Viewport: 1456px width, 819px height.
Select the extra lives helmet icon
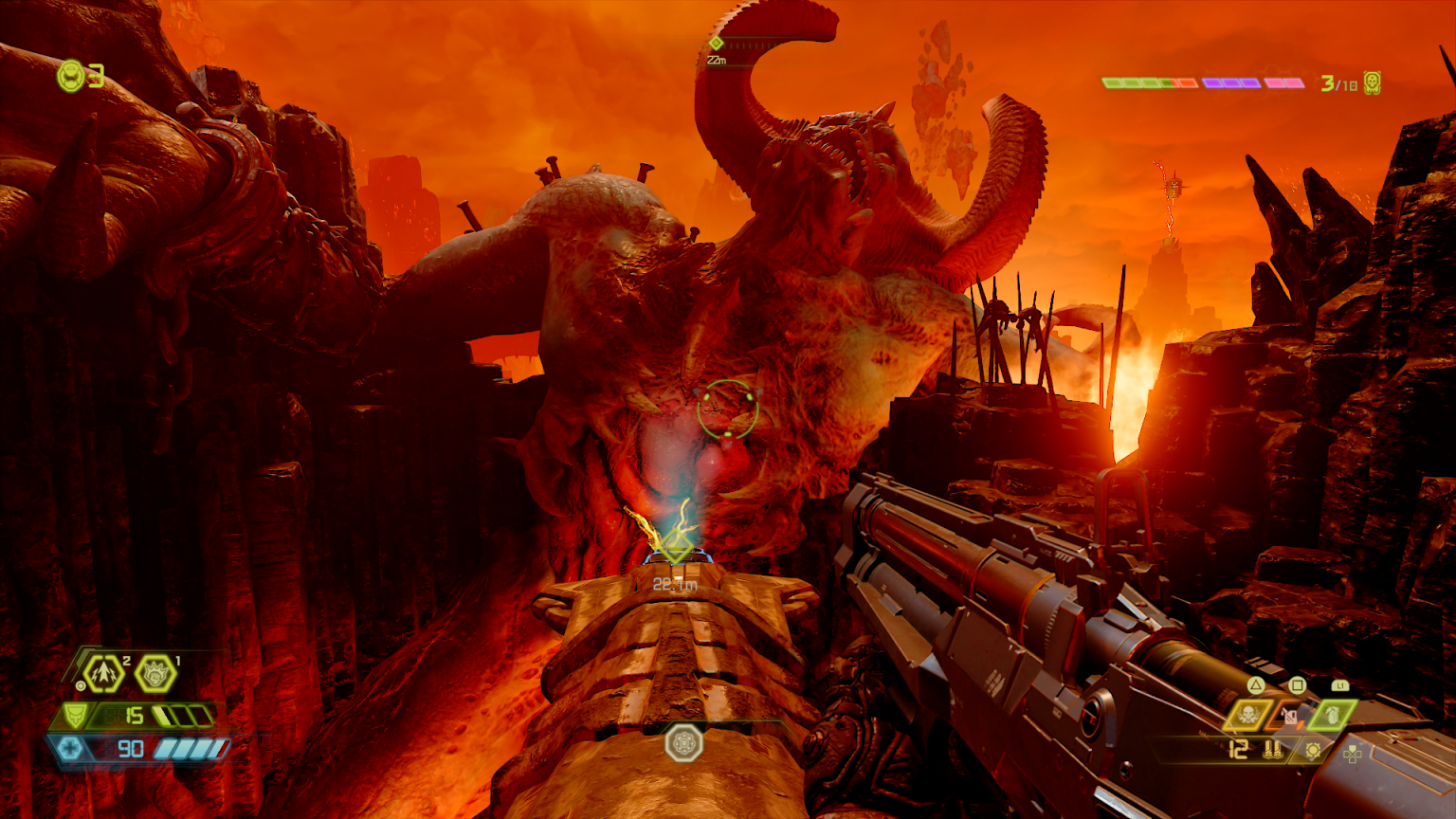pos(71,76)
